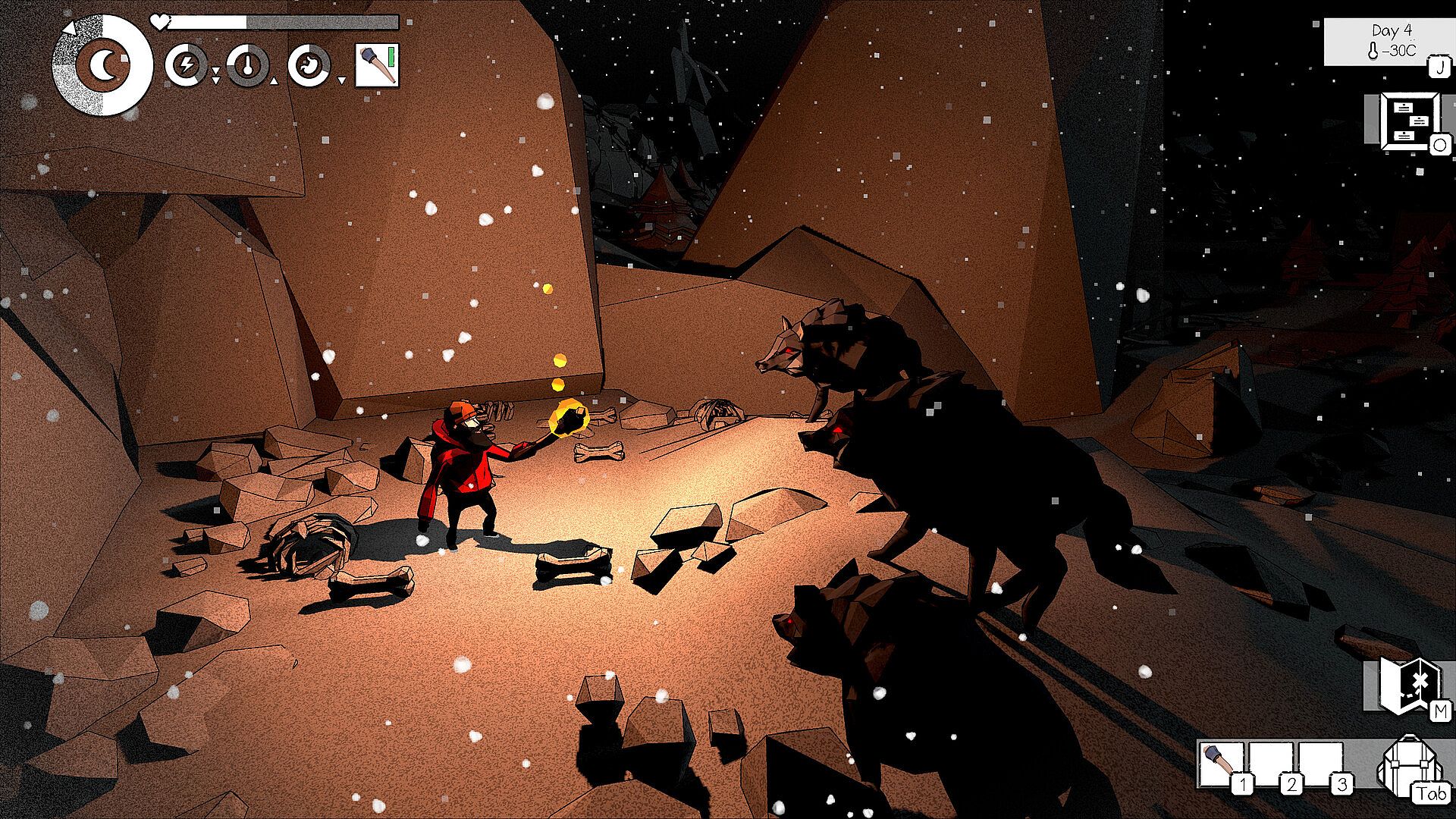The image size is (1456, 819).
Task: Click the stomach hunger gauge
Action: pos(309,65)
